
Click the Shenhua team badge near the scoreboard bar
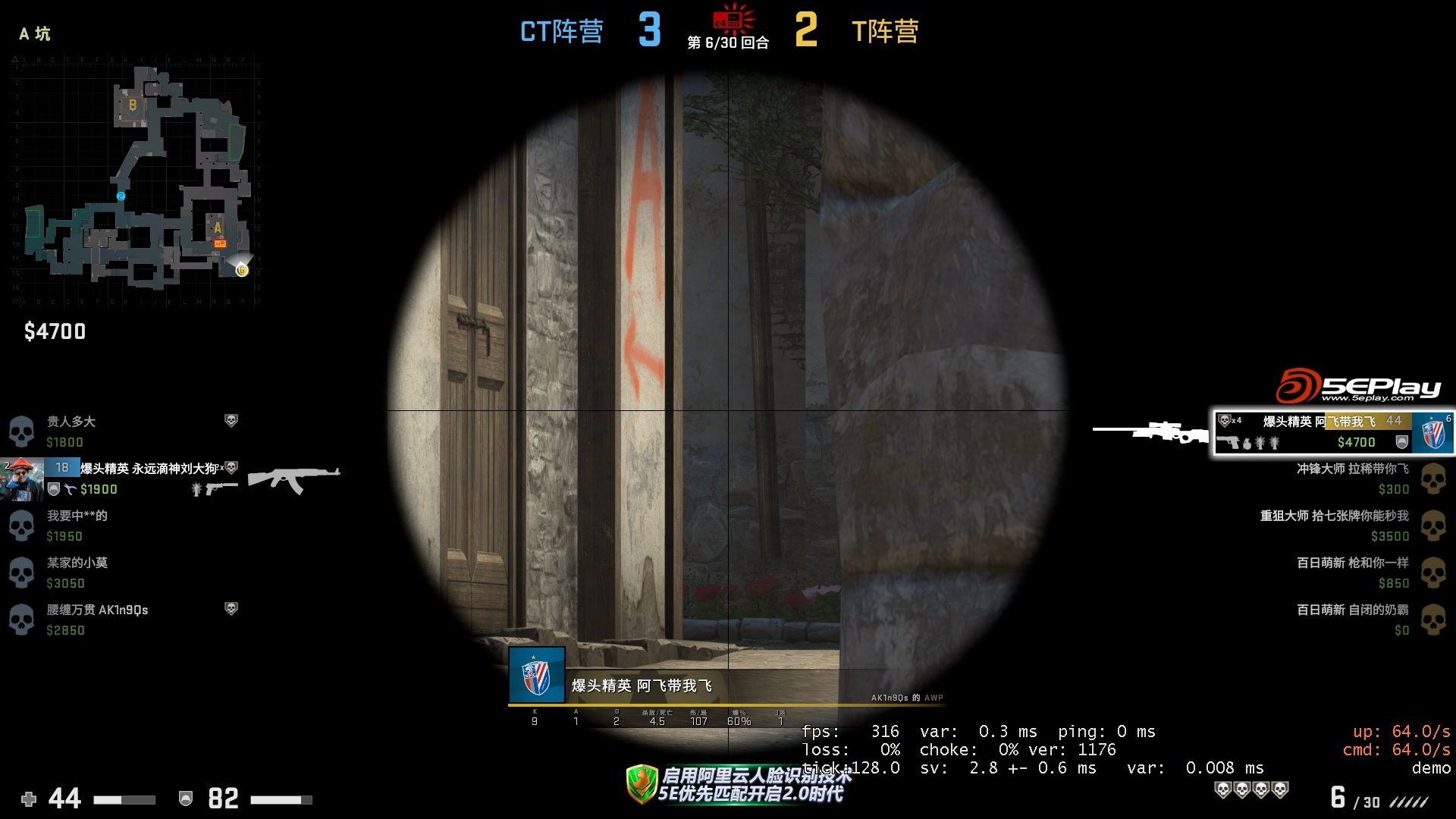538,673
